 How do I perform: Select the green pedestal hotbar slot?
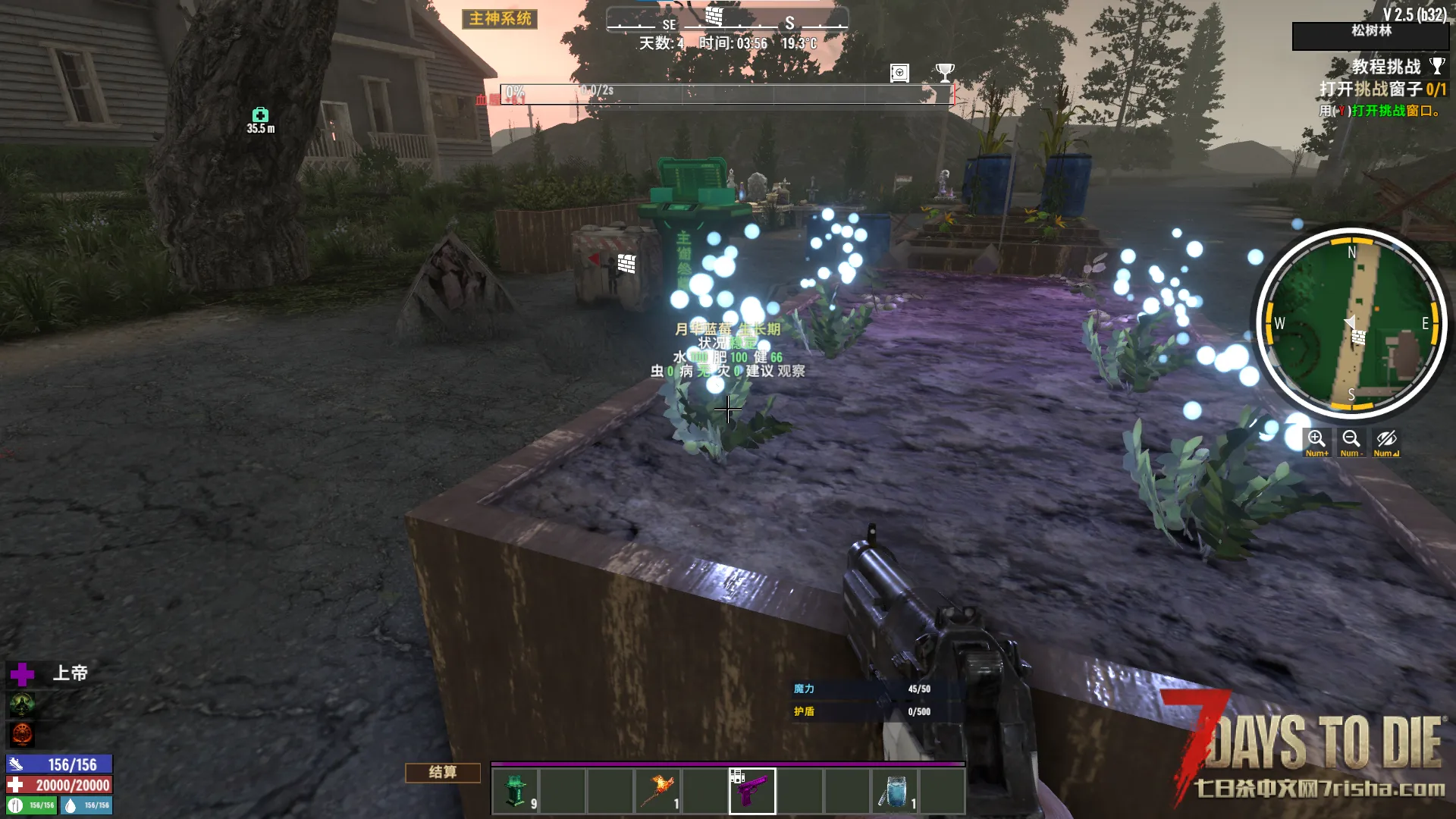515,791
